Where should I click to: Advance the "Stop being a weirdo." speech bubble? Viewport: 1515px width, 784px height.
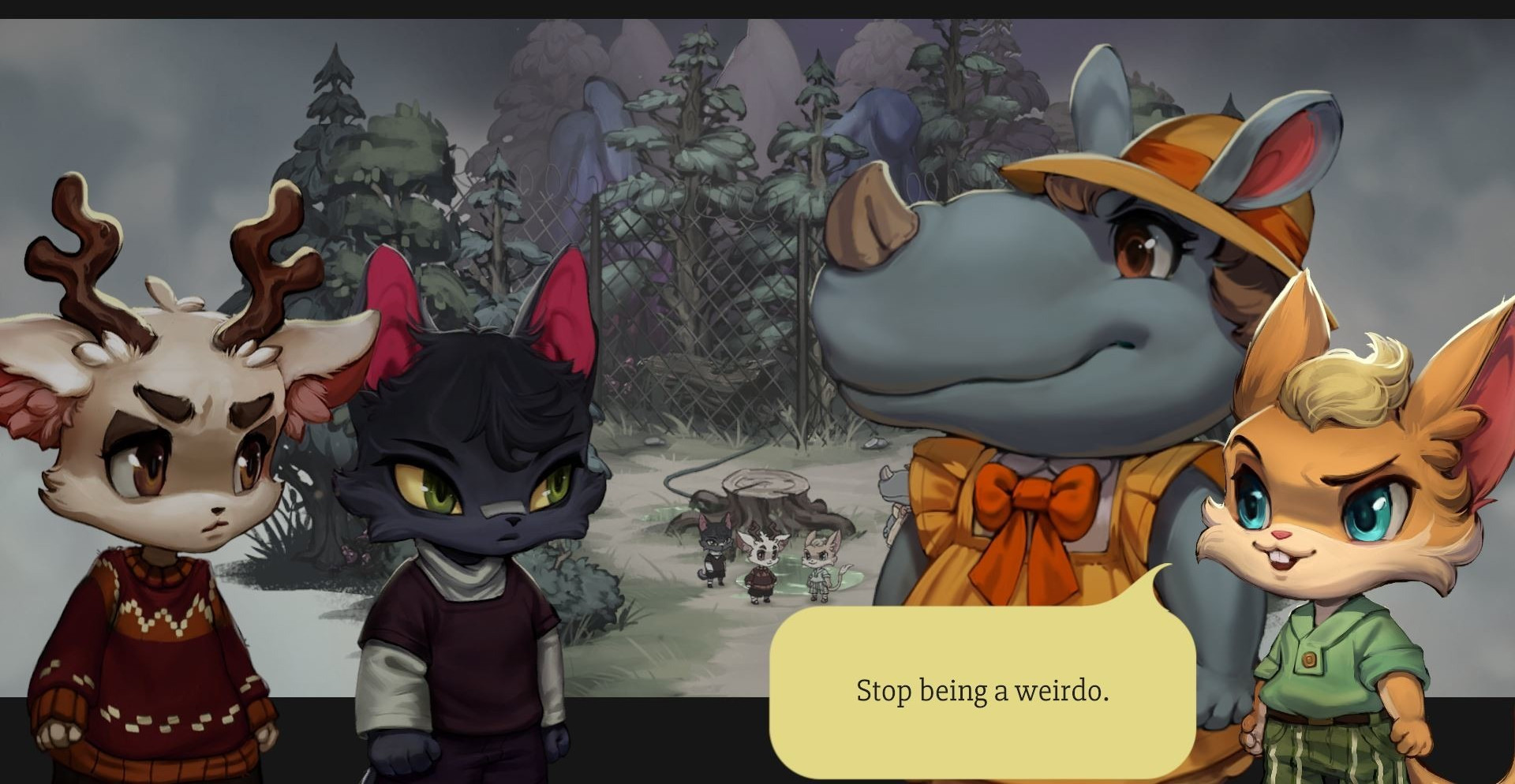(982, 691)
